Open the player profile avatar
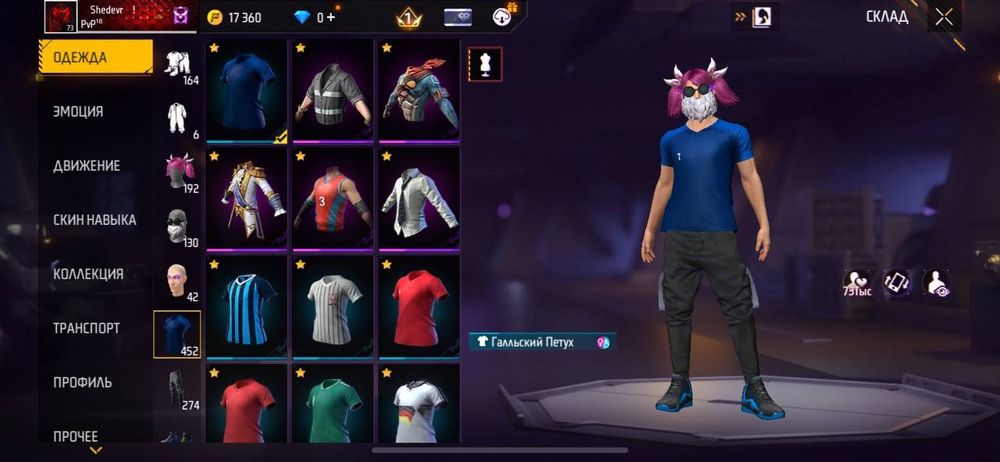 tap(61, 17)
